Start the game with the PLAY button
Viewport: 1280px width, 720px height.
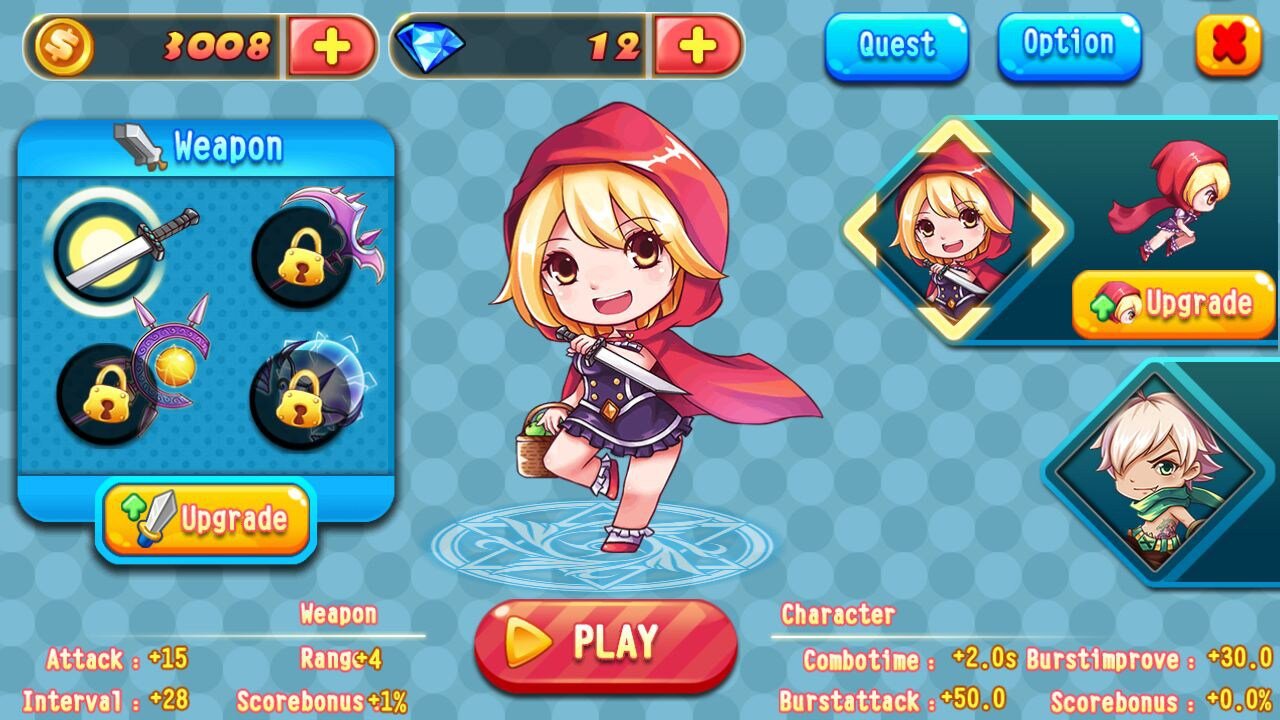coord(606,643)
